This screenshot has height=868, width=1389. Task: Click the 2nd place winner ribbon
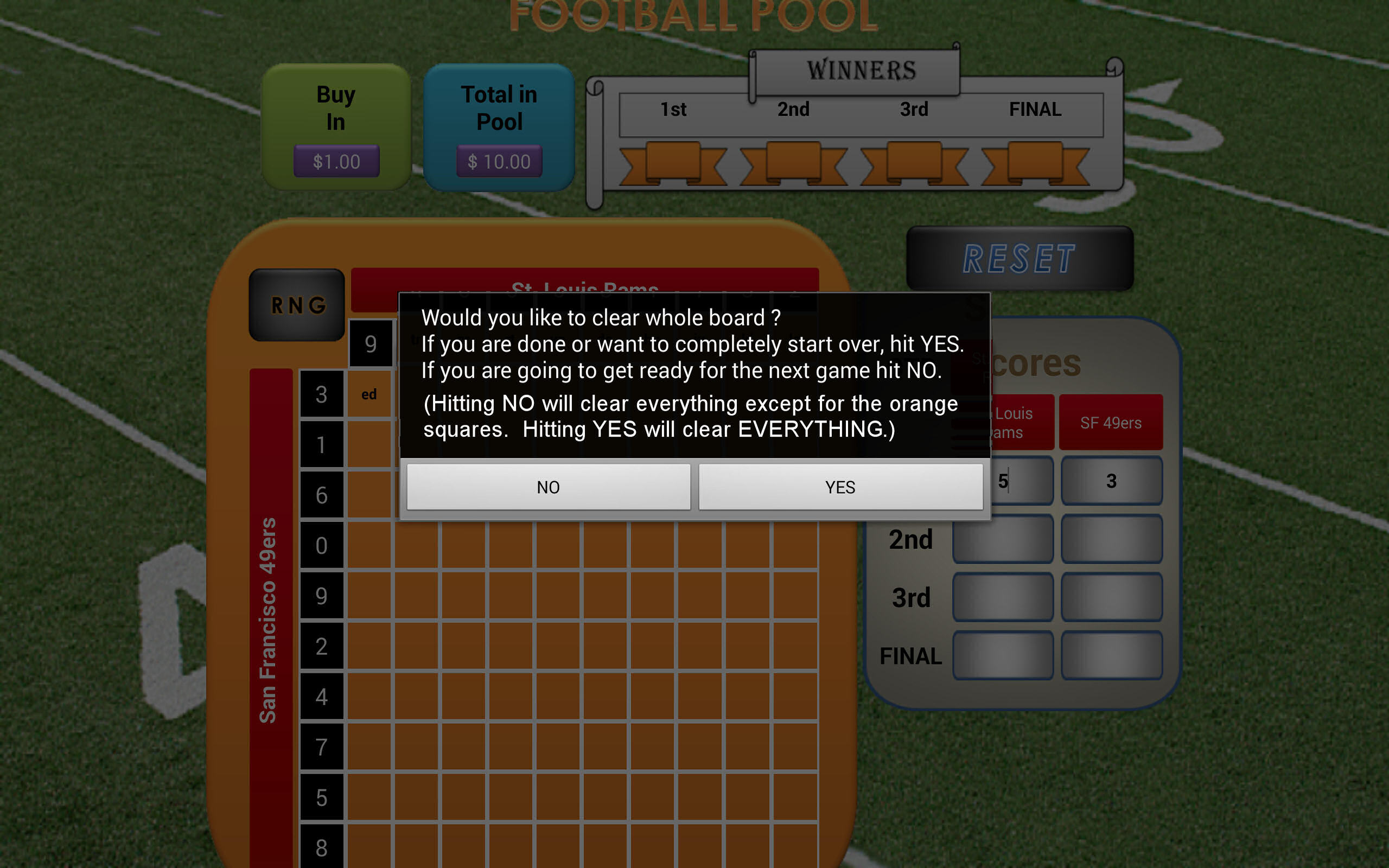pyautogui.click(x=795, y=164)
